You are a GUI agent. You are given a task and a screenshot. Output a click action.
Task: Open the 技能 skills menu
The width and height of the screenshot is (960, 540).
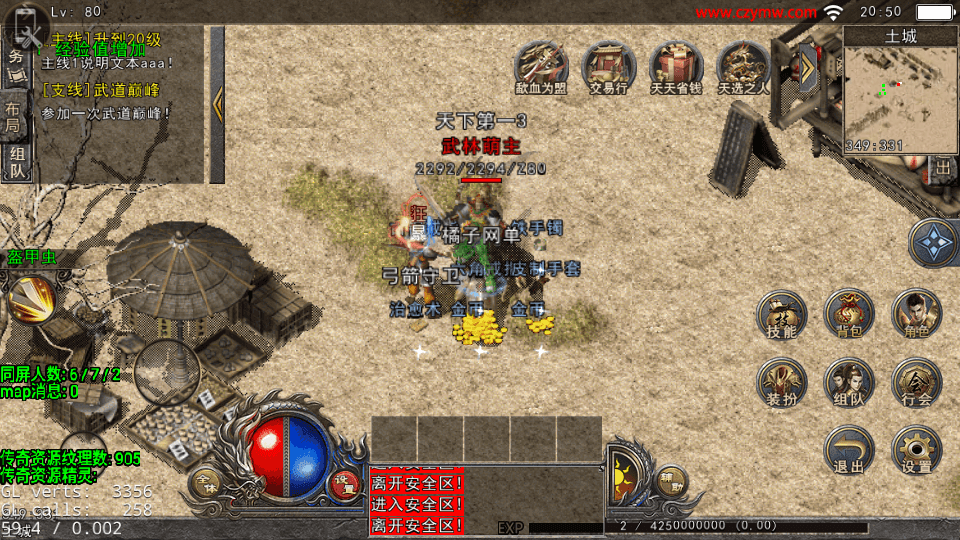(781, 315)
